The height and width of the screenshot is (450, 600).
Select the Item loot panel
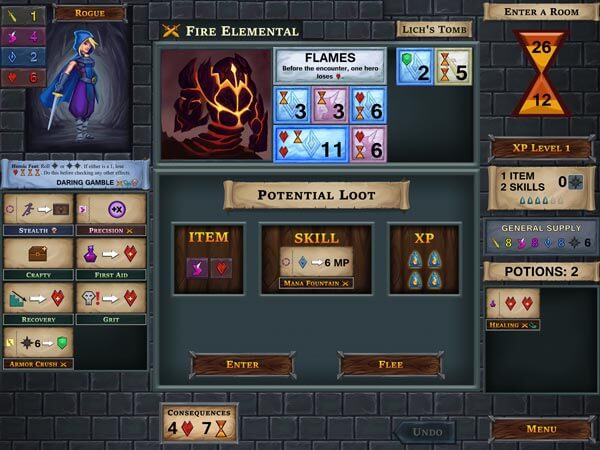(x=209, y=258)
